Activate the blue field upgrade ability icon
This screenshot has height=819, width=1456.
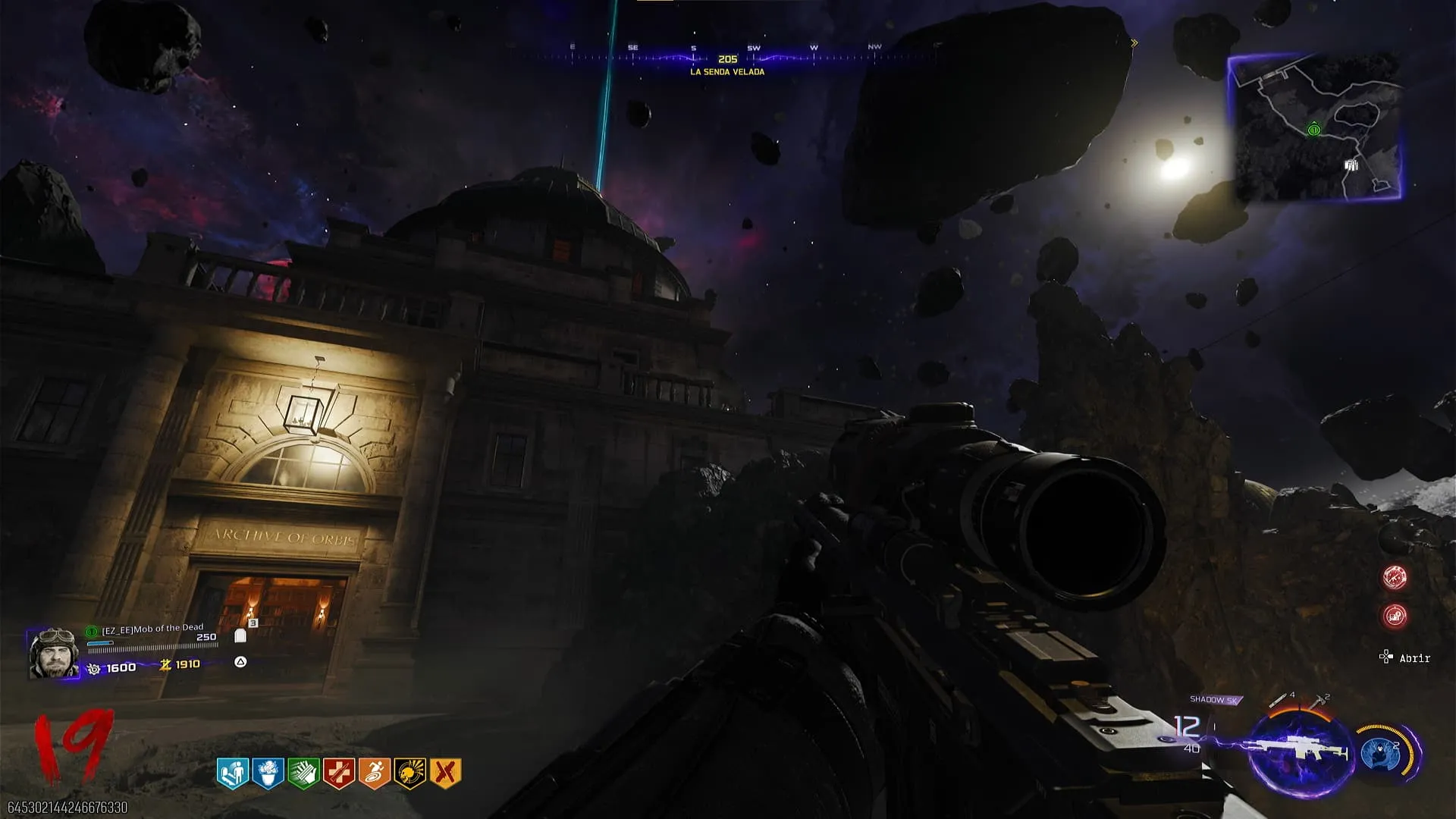[1379, 753]
